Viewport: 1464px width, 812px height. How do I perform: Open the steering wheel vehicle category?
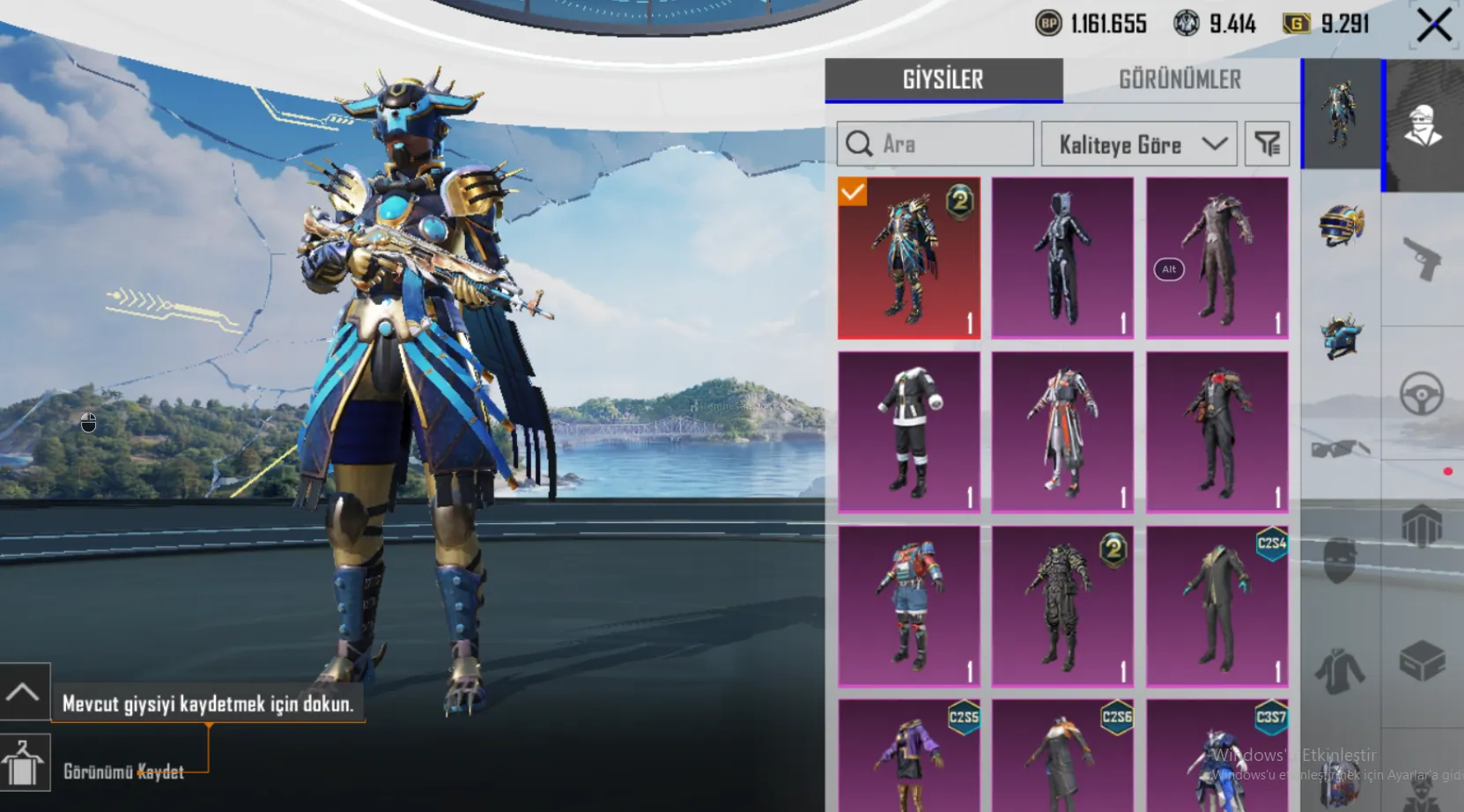[x=1422, y=394]
